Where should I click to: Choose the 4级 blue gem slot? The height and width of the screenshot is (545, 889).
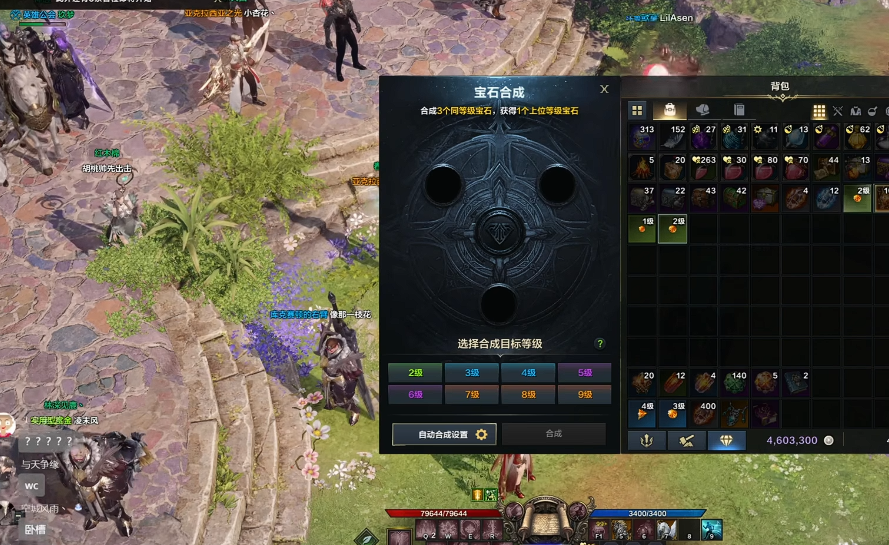tap(642, 413)
